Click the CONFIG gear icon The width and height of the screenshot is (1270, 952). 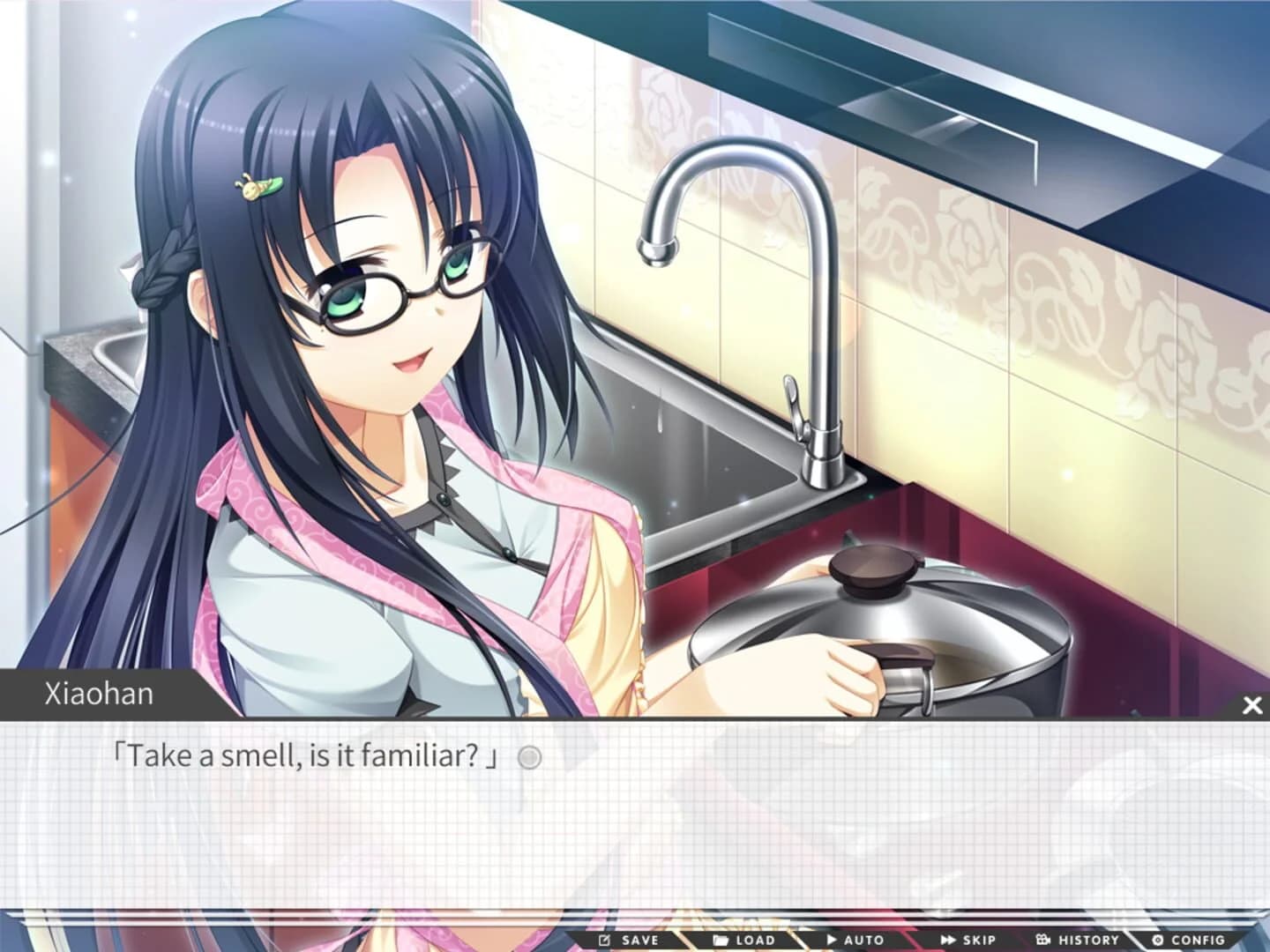pos(1158,940)
